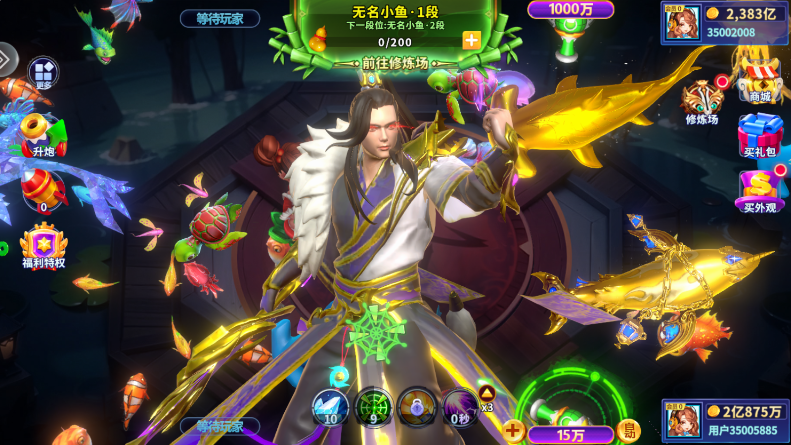The height and width of the screenshot is (445, 791).
Task: Open the 更多 (More) menu icon
Action: (42, 73)
